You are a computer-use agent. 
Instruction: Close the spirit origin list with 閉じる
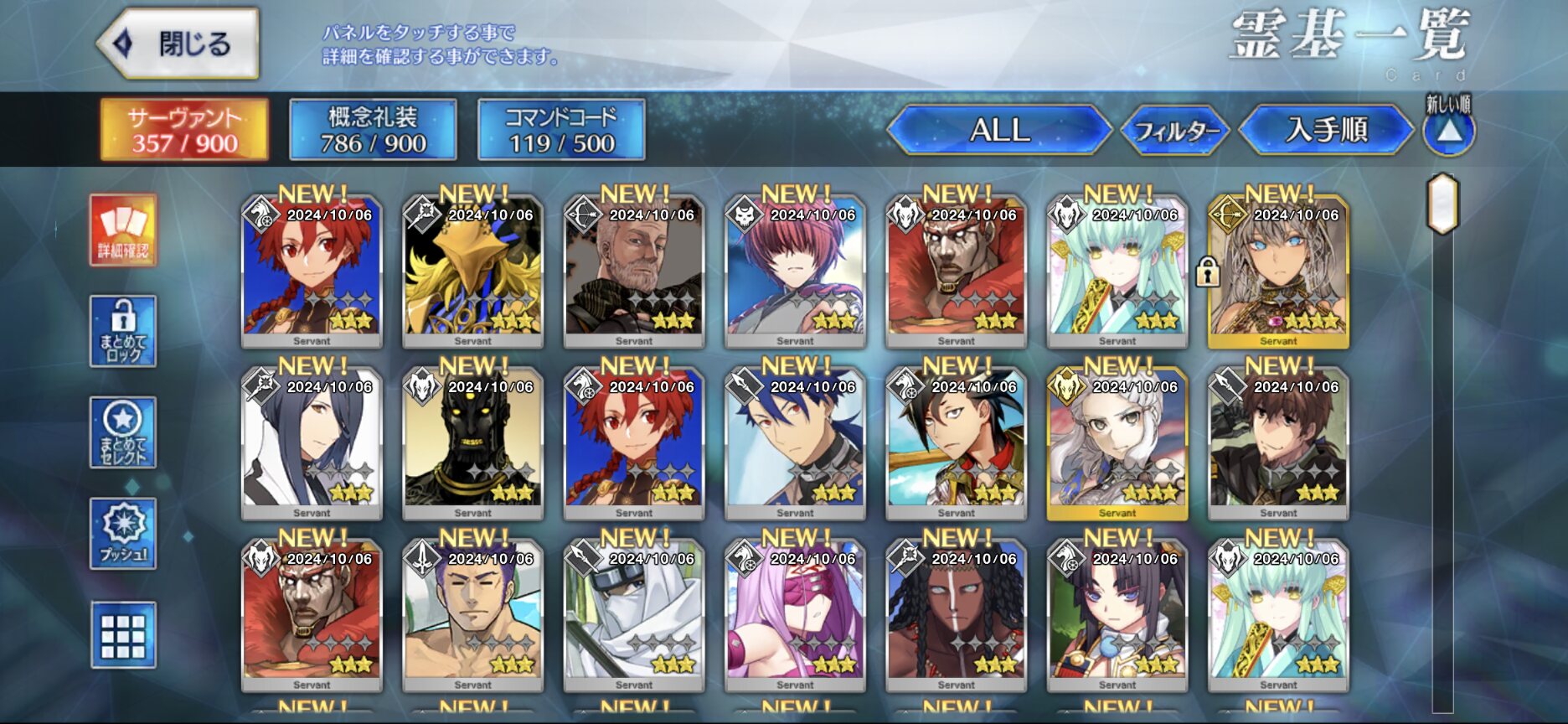178,44
